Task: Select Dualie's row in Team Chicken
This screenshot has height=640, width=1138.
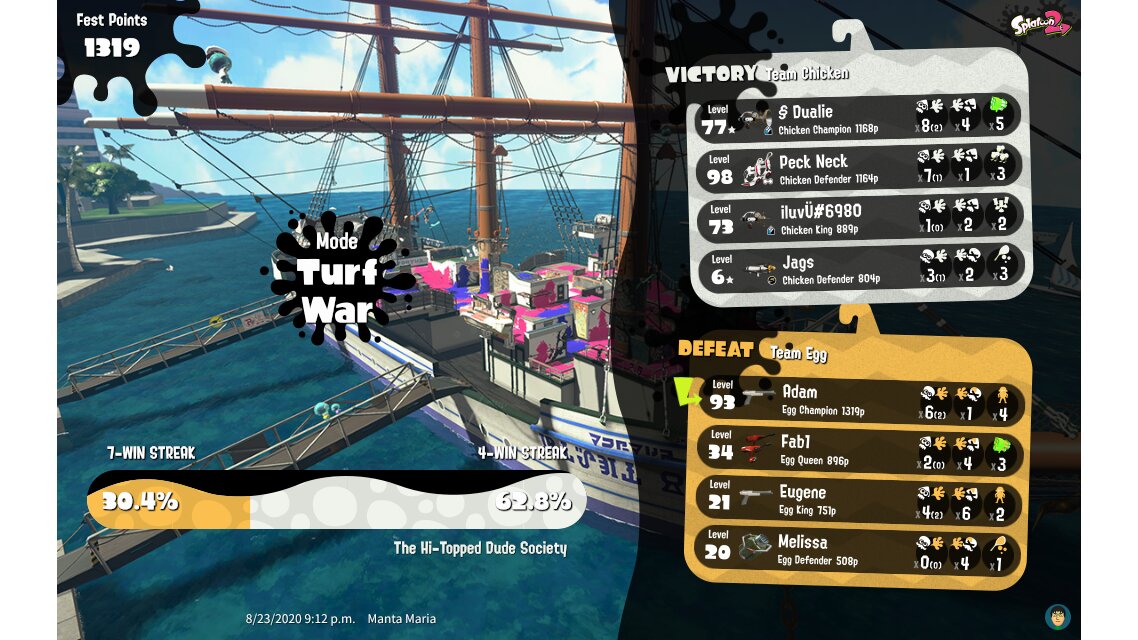Action: pos(858,118)
